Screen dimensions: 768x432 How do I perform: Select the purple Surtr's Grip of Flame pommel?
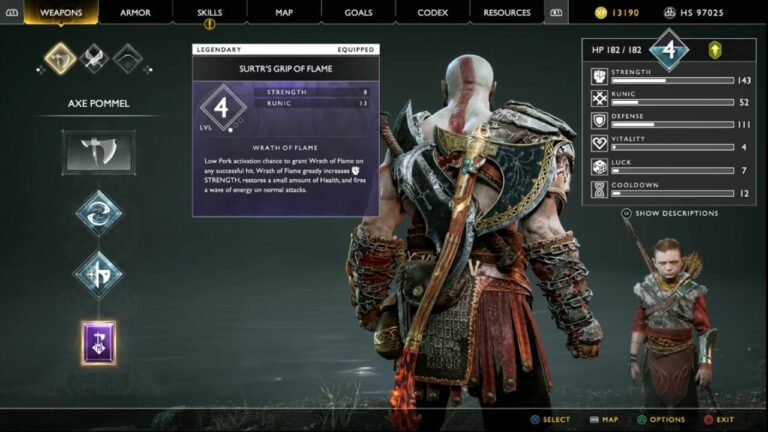[x=98, y=343]
